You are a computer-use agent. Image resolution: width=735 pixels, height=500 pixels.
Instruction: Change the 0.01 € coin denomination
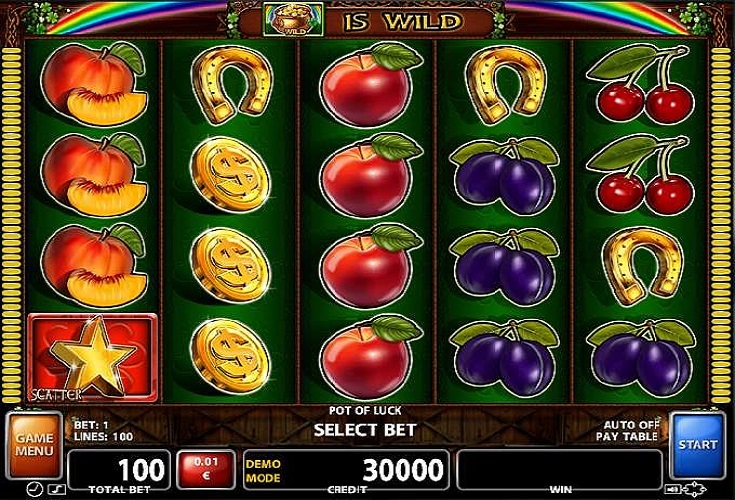(206, 467)
